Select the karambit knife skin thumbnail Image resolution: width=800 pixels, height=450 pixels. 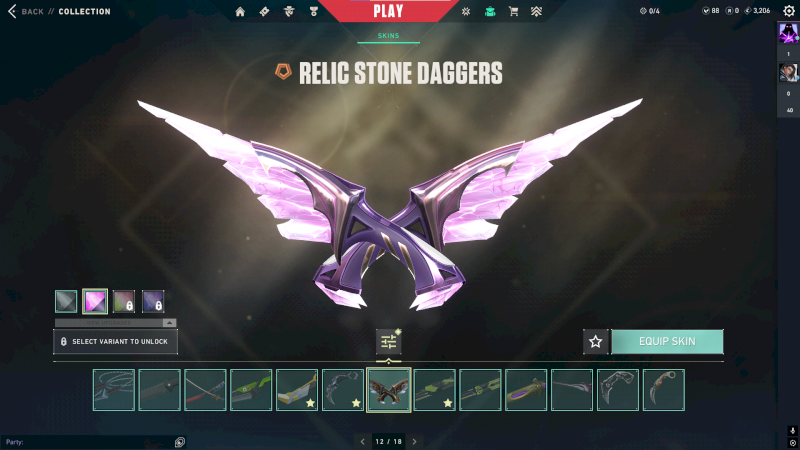tap(664, 390)
